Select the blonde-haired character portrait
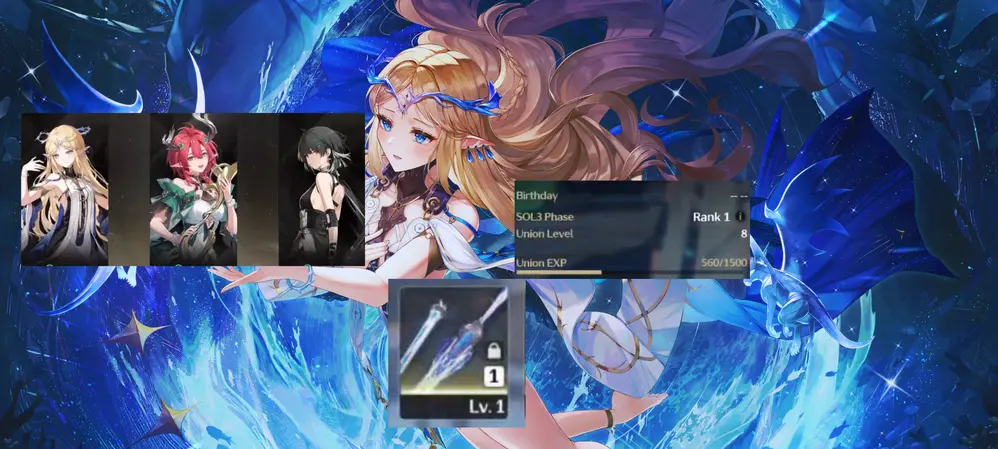The image size is (998, 449). tap(65, 190)
